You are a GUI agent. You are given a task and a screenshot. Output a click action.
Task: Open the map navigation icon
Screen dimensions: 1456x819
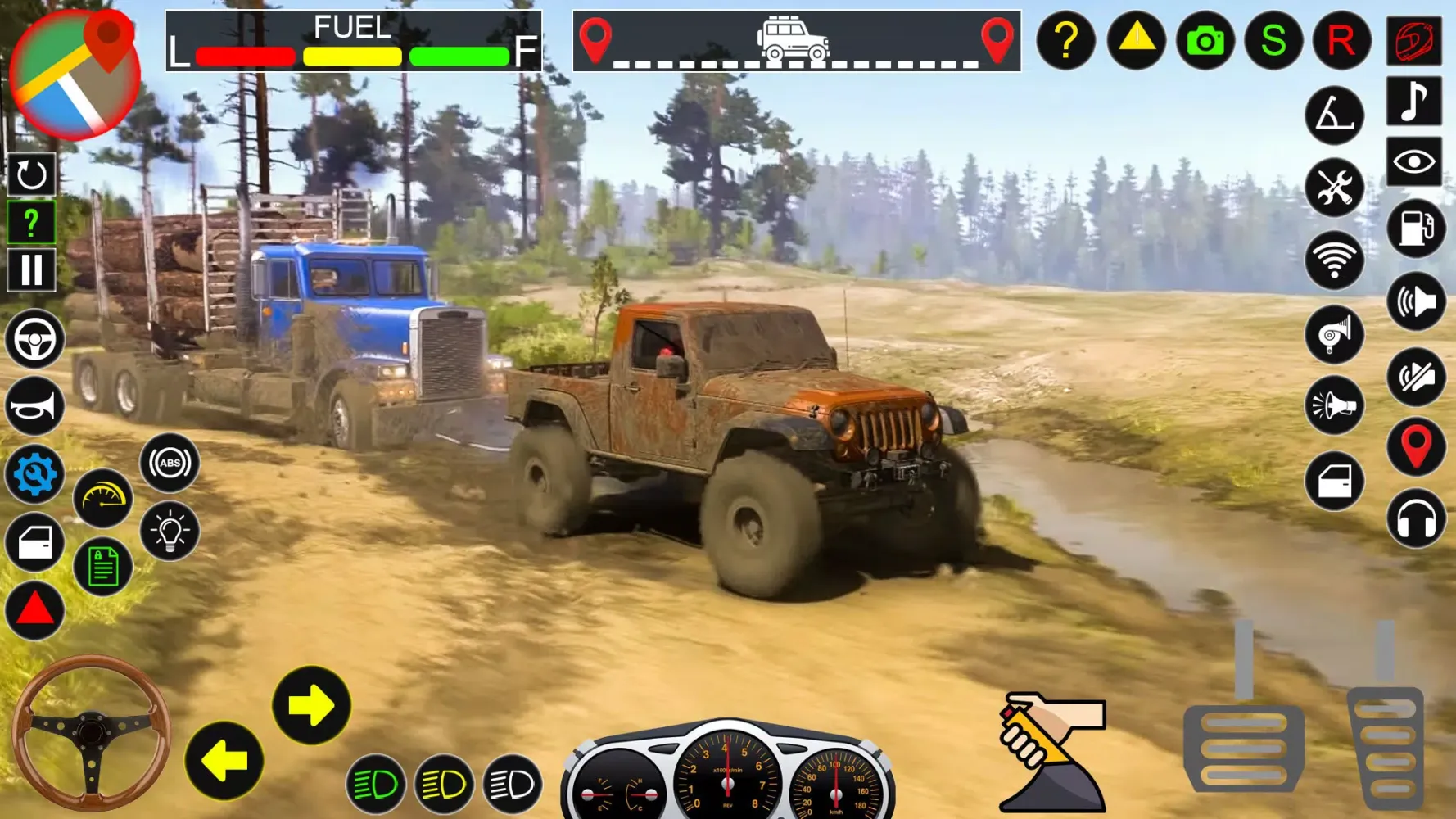pyautogui.click(x=75, y=75)
